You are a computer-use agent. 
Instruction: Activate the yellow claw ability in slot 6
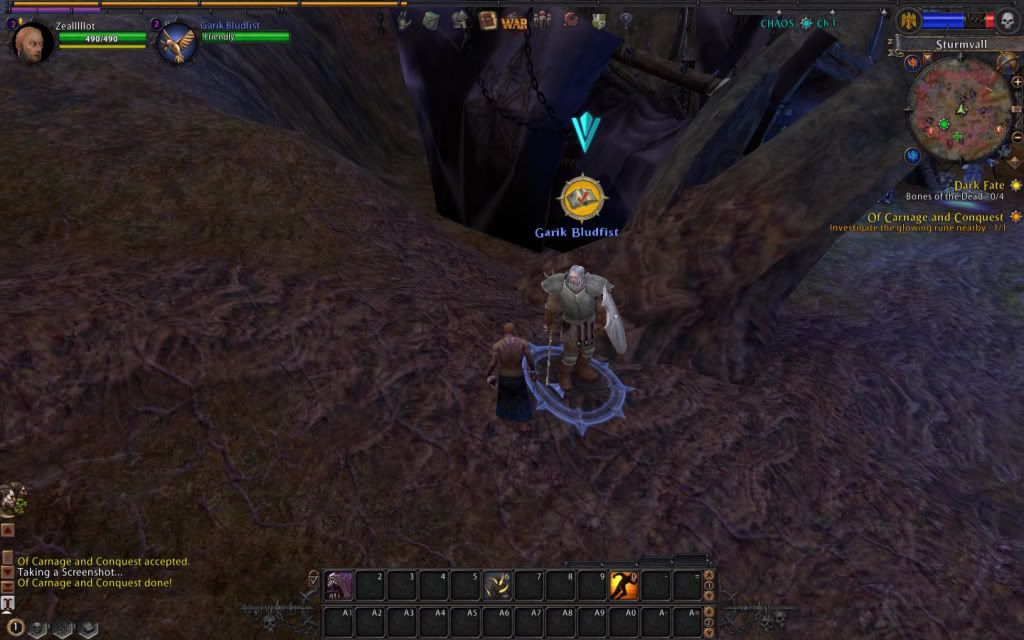tap(497, 584)
